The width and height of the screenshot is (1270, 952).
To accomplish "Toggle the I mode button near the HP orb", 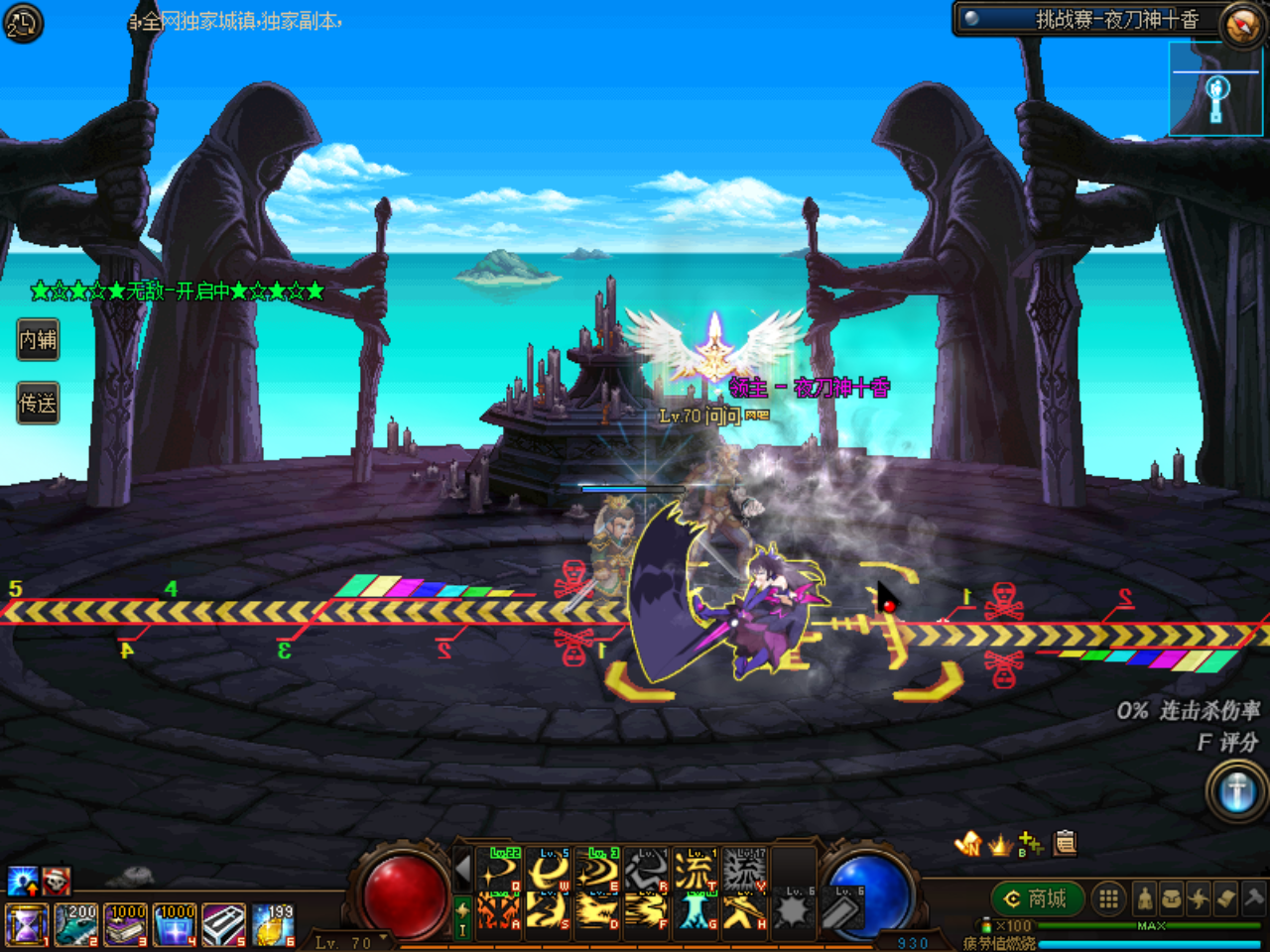I will pyautogui.click(x=462, y=928).
